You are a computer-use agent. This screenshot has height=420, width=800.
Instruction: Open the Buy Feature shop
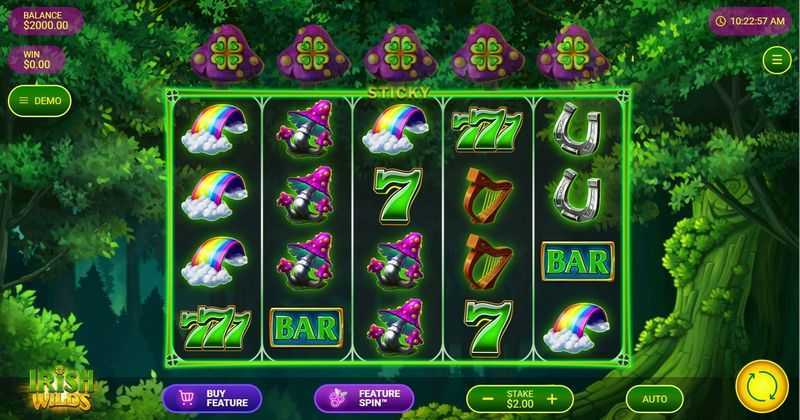[212, 399]
